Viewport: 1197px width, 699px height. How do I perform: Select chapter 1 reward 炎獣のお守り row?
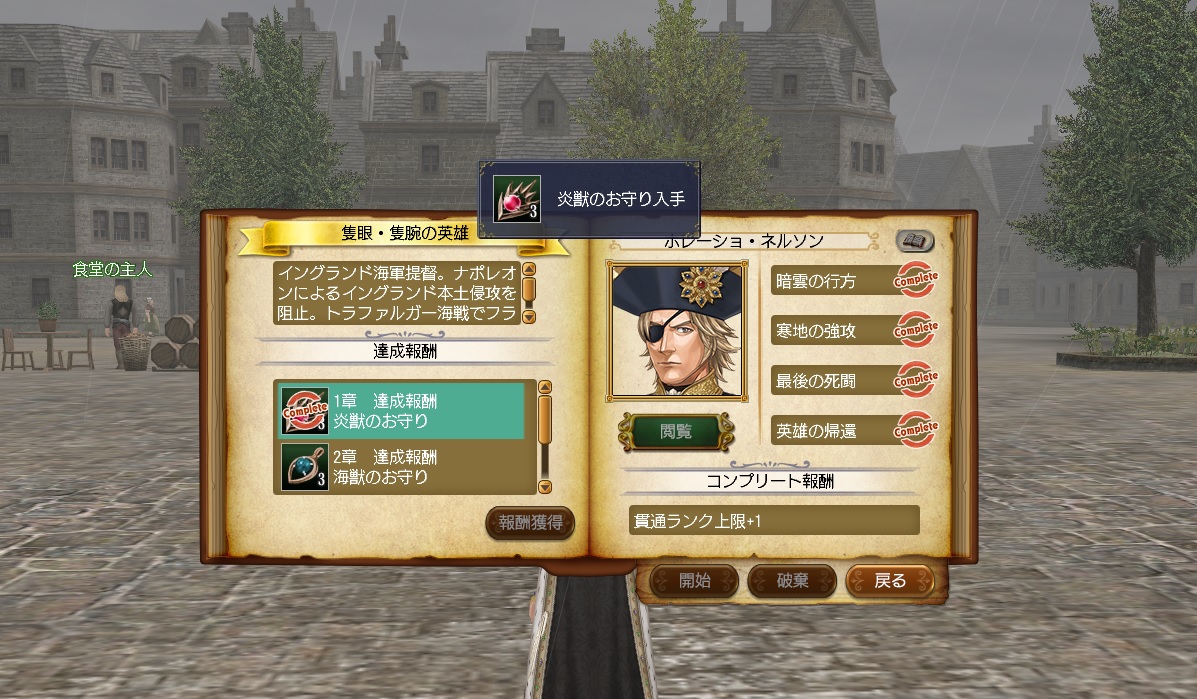(x=401, y=410)
